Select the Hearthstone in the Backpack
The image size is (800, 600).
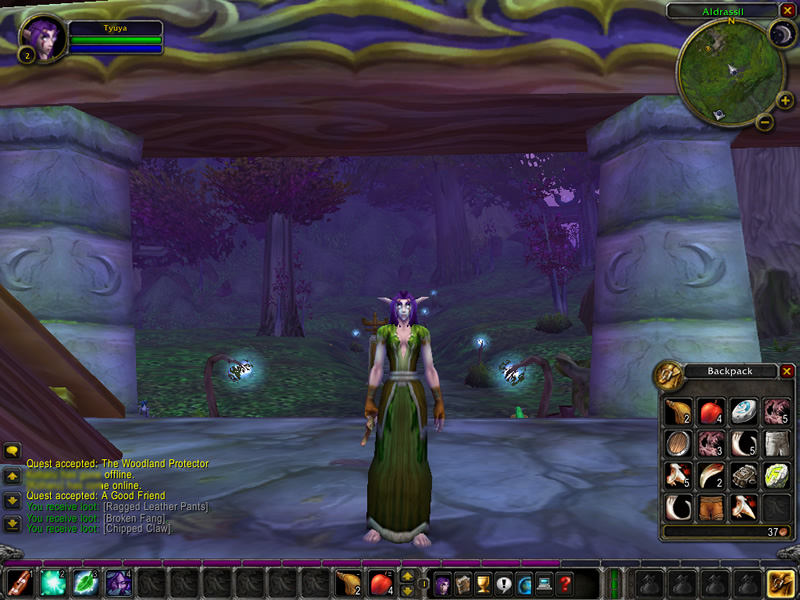coord(743,410)
